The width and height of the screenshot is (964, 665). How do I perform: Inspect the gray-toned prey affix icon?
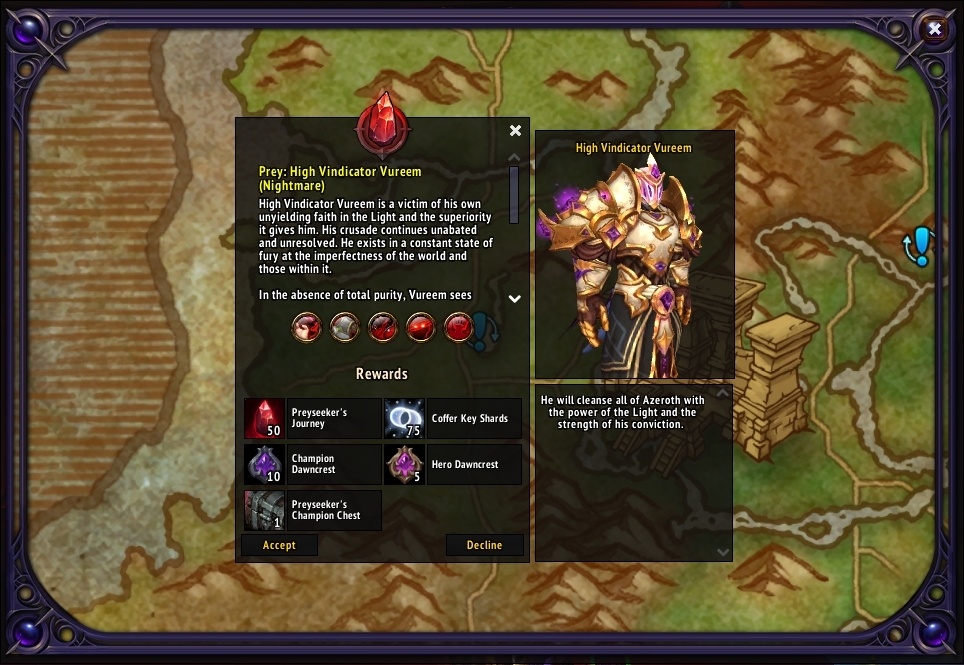point(345,327)
